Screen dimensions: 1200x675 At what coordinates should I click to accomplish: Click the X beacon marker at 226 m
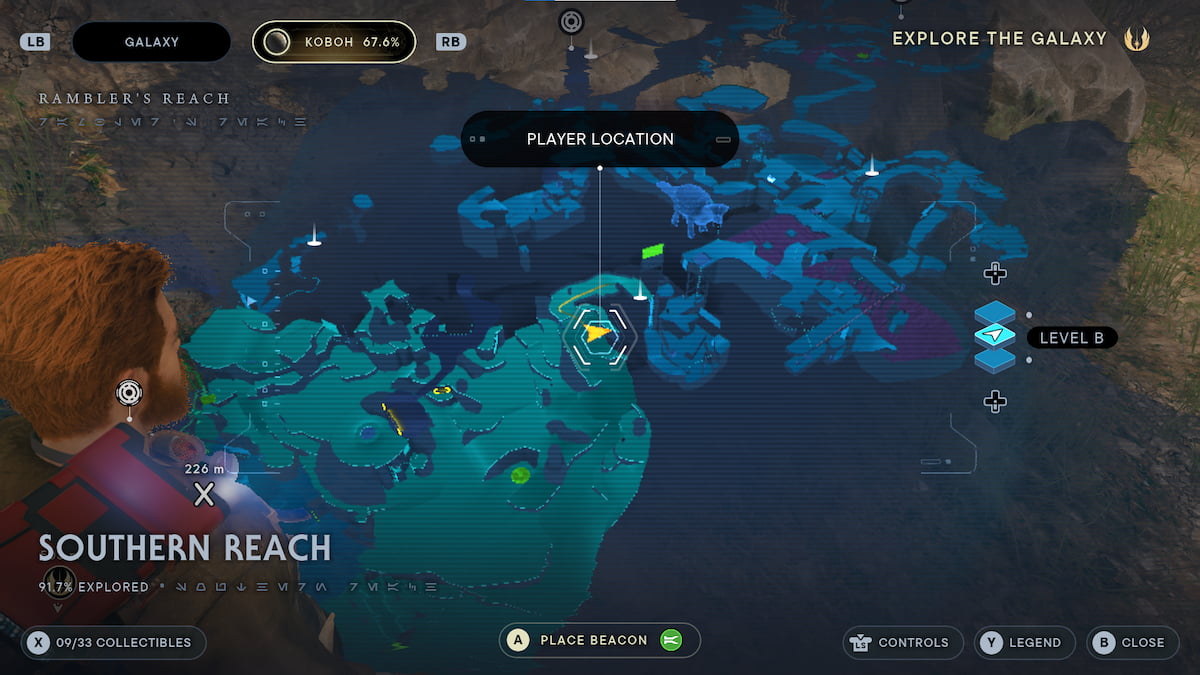coord(204,493)
